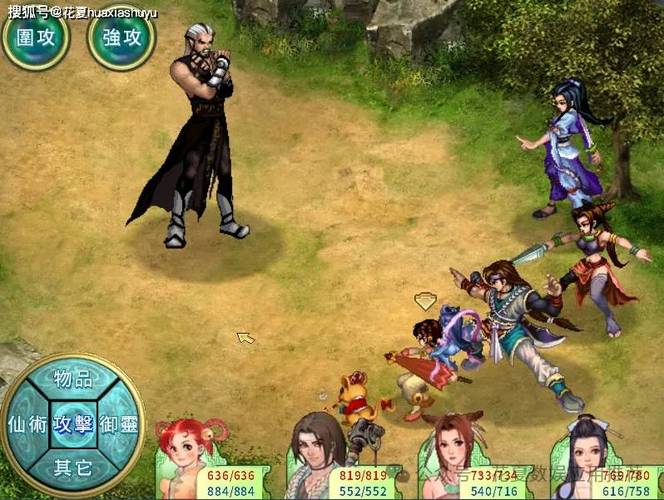664x500 pixels.
Task: Open the 物品 items command
Action: coord(73,379)
